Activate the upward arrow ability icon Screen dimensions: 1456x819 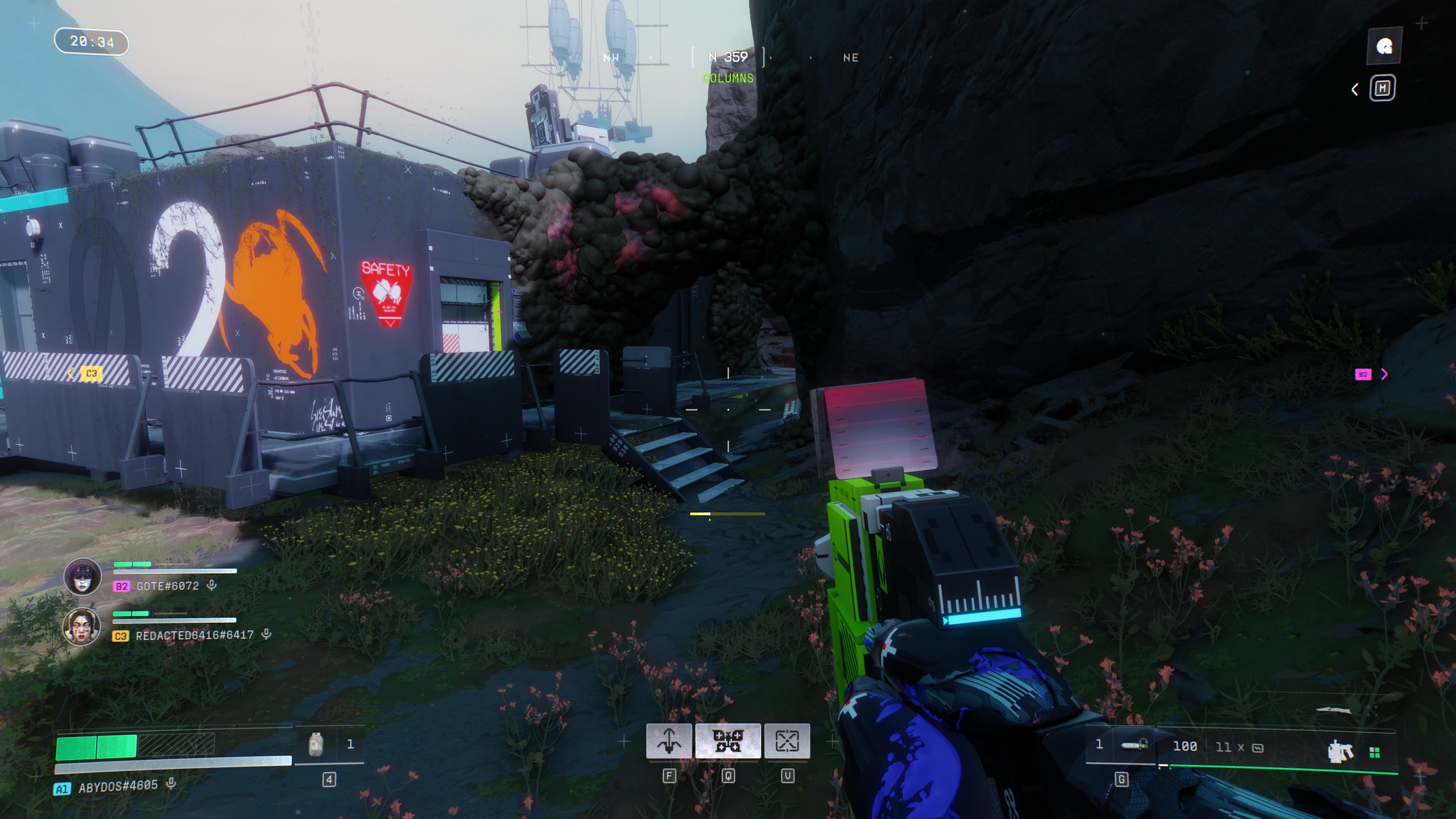point(669,741)
